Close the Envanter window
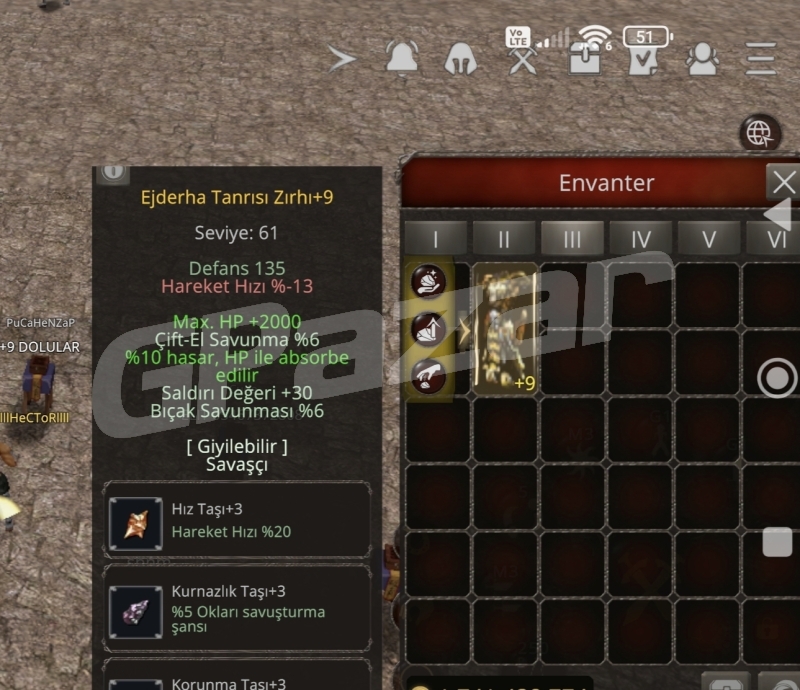This screenshot has height=690, width=800. click(784, 183)
